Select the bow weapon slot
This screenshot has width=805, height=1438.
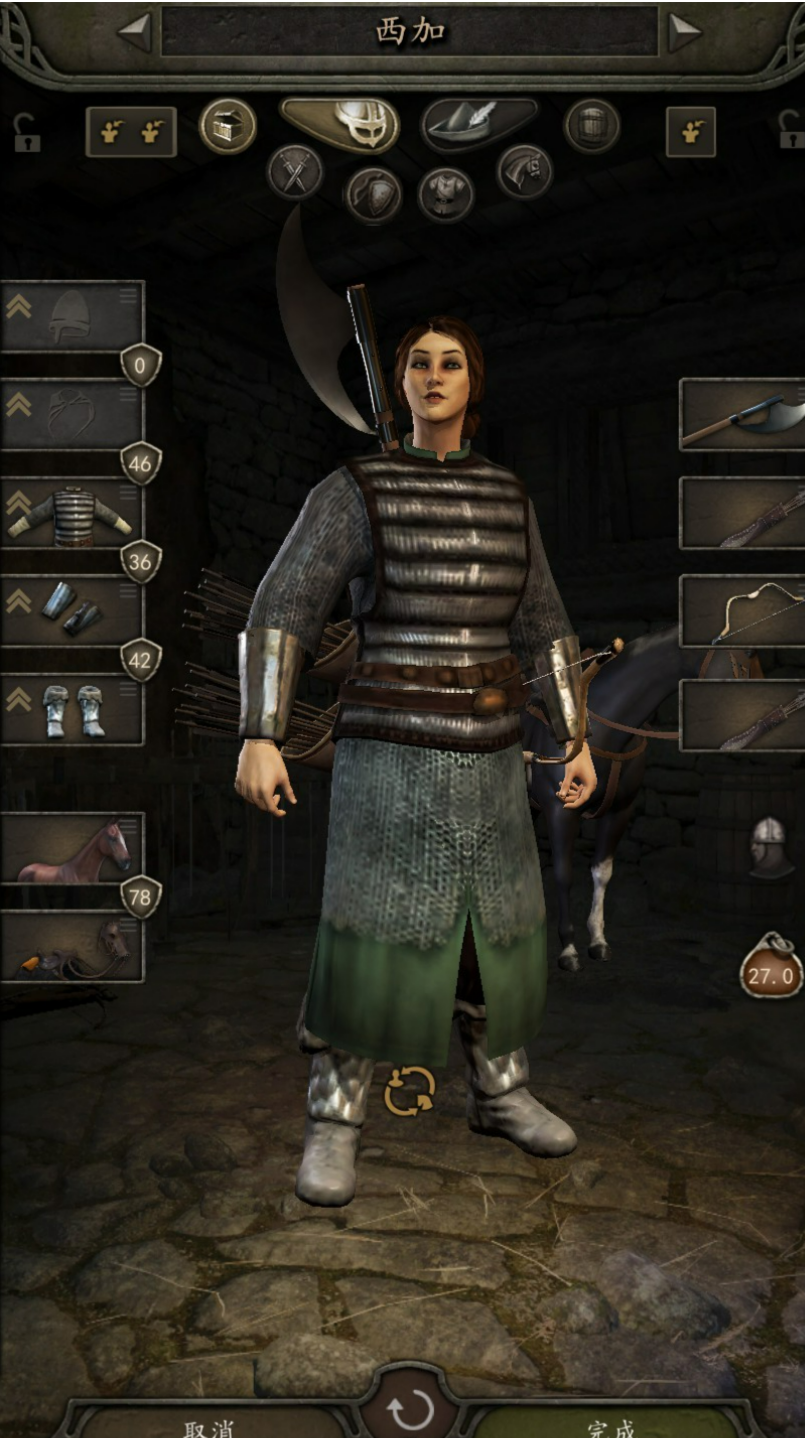(x=742, y=611)
